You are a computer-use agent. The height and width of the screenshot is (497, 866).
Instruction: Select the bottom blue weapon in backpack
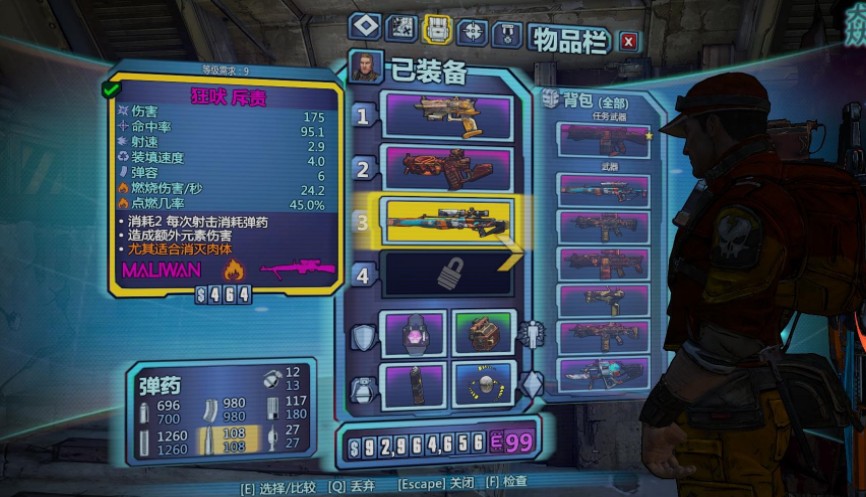click(604, 374)
